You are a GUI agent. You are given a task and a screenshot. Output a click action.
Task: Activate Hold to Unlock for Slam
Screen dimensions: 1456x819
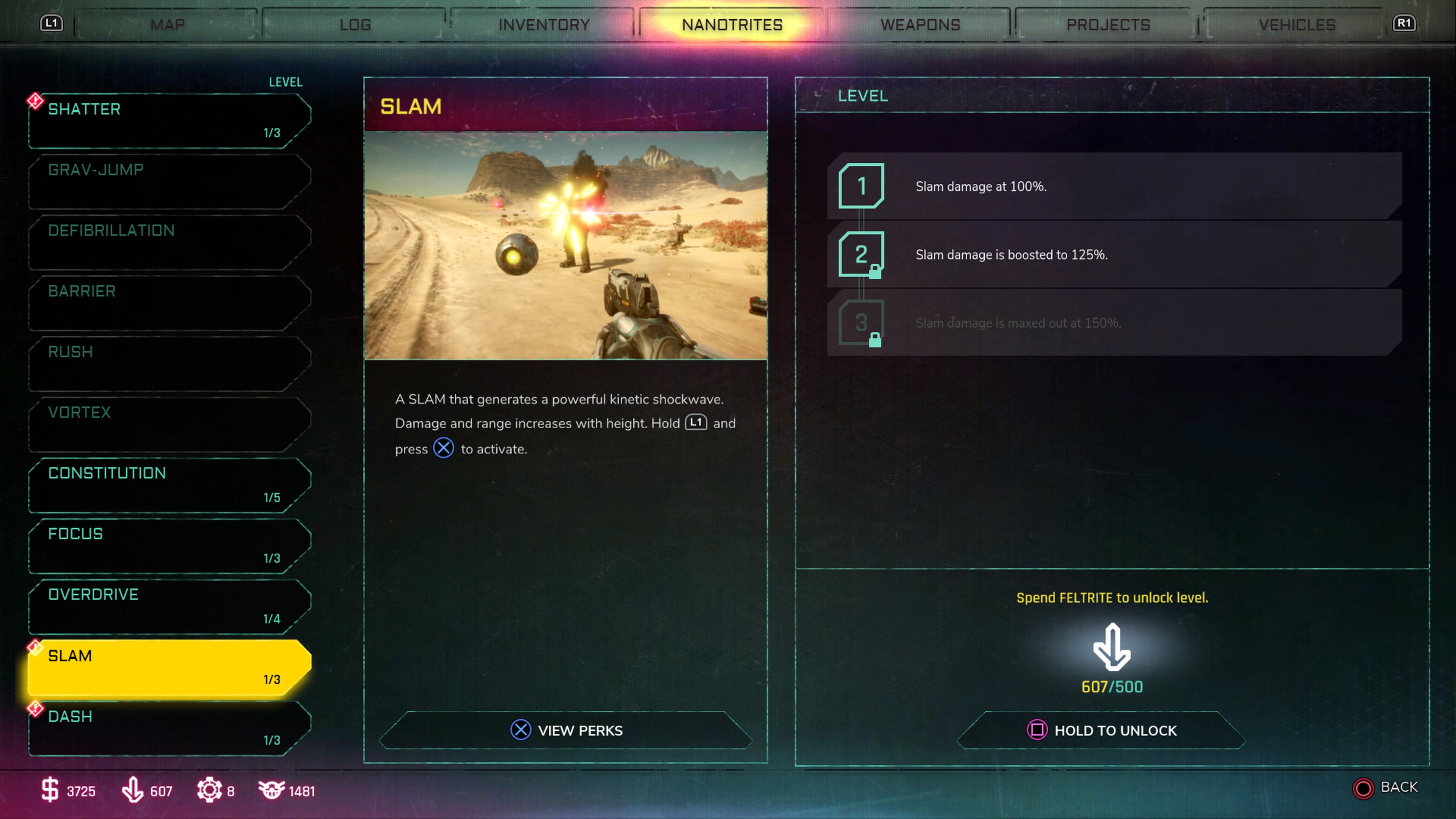[x=1101, y=730]
